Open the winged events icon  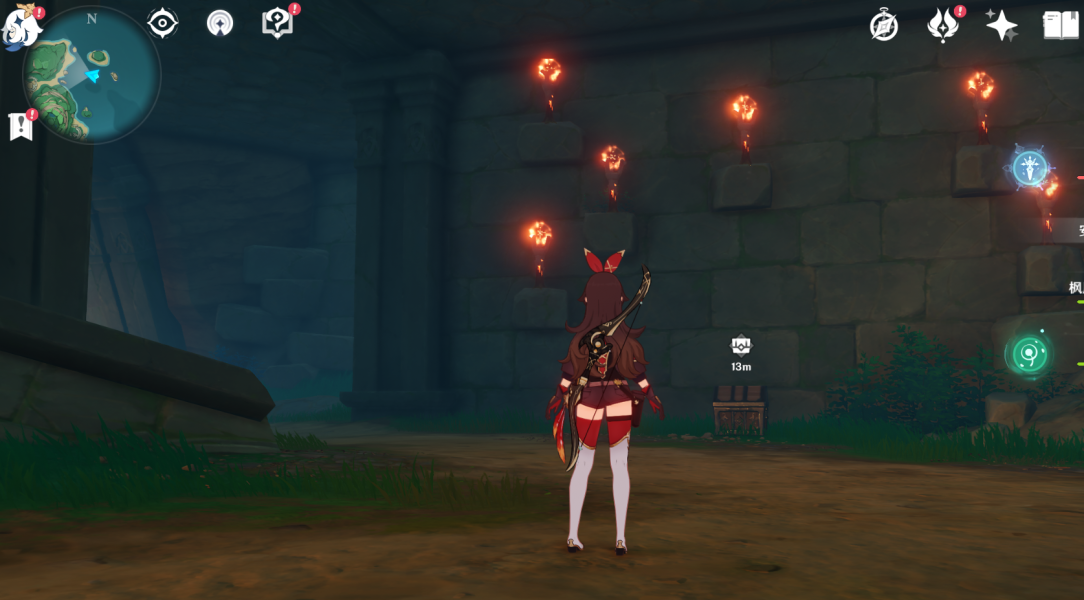click(x=942, y=26)
